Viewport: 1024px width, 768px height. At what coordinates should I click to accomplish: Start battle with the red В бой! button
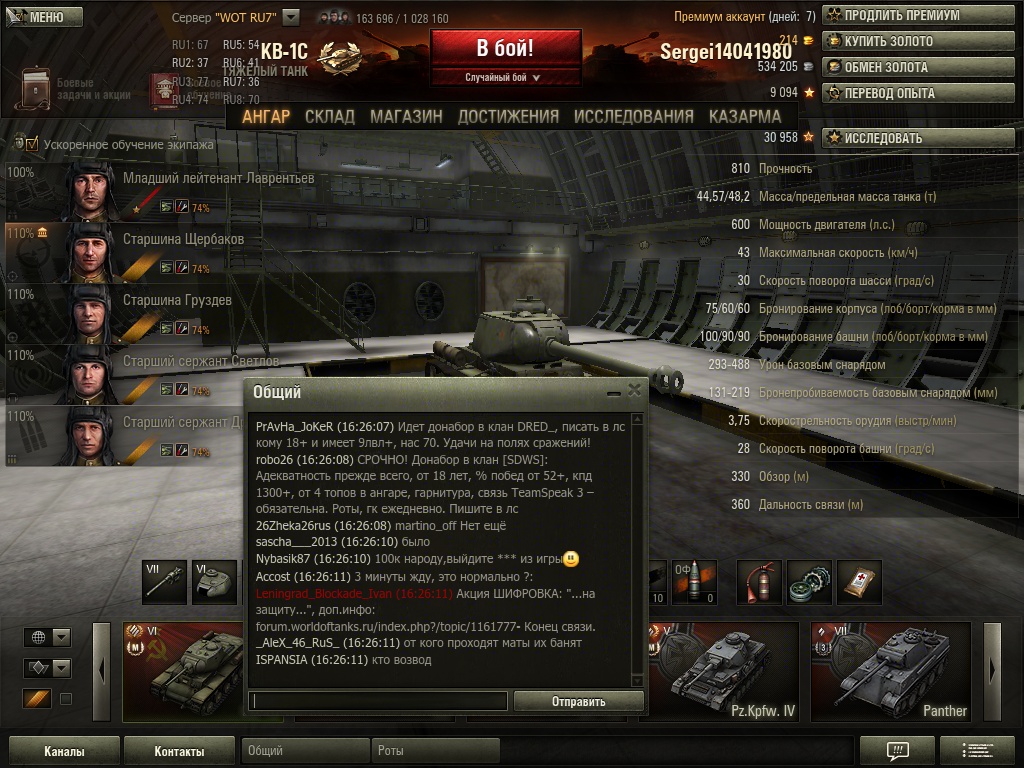505,49
